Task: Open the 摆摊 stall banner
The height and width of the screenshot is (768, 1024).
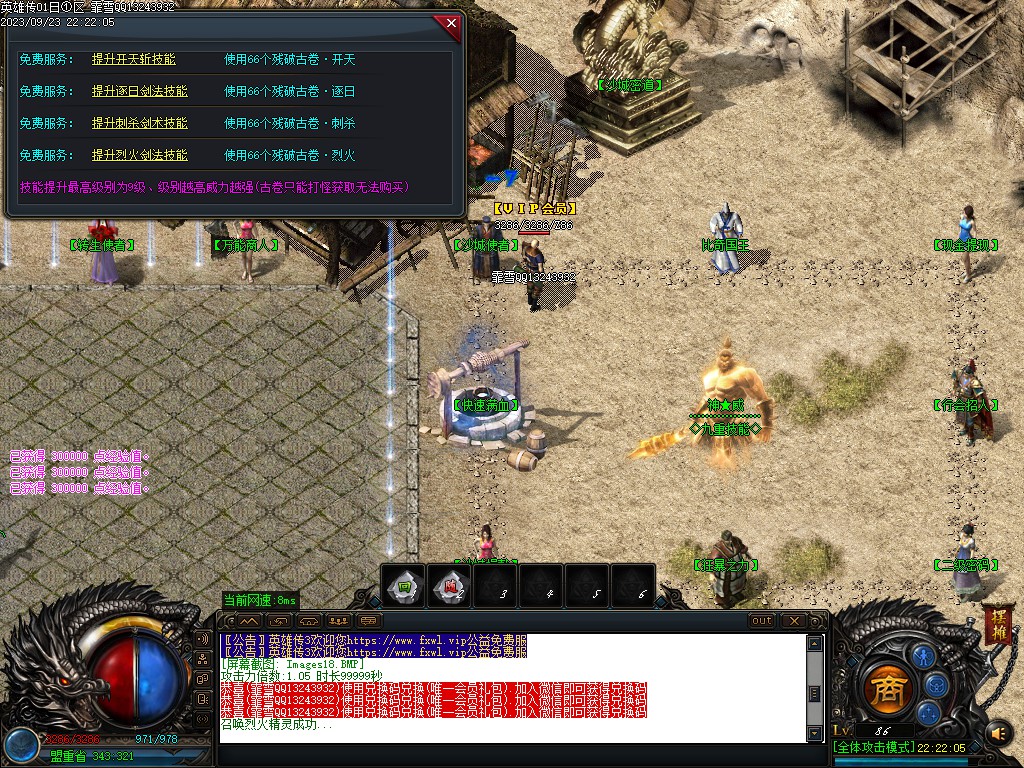Action: pyautogui.click(x=997, y=624)
